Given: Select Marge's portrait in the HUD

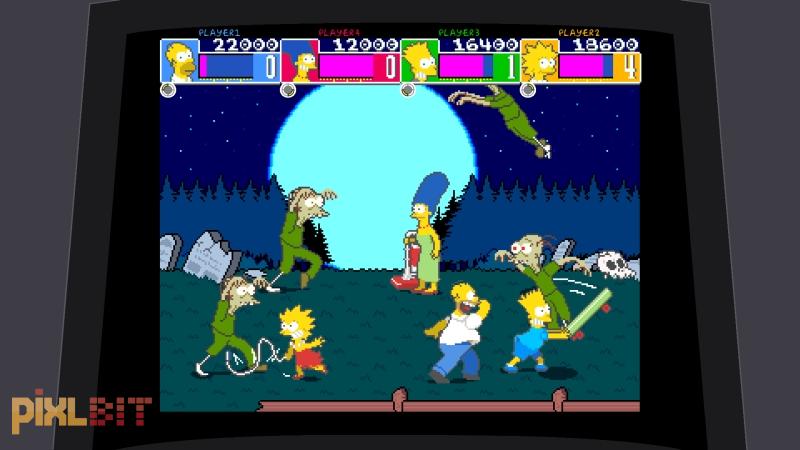Looking at the screenshot, I should point(300,62).
